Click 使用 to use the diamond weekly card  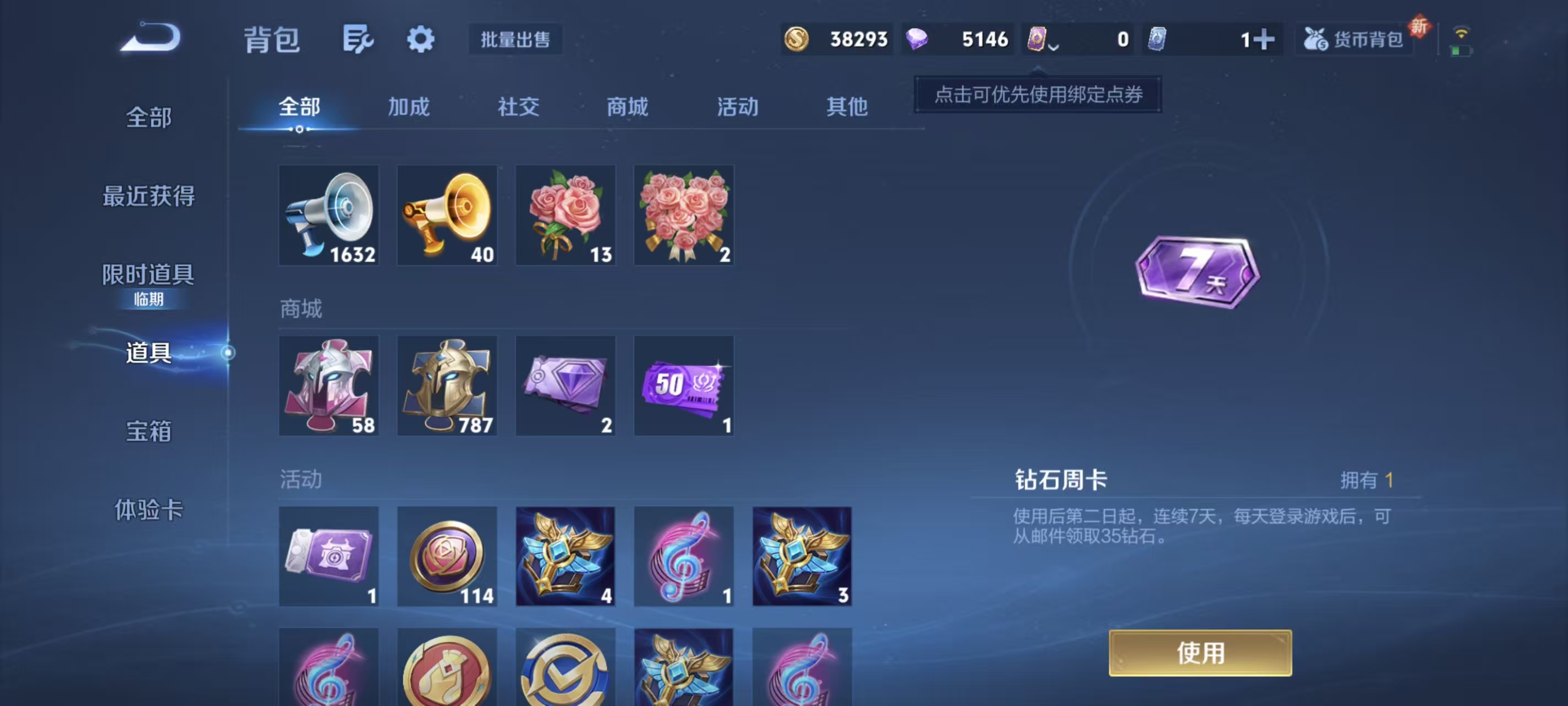click(1200, 653)
